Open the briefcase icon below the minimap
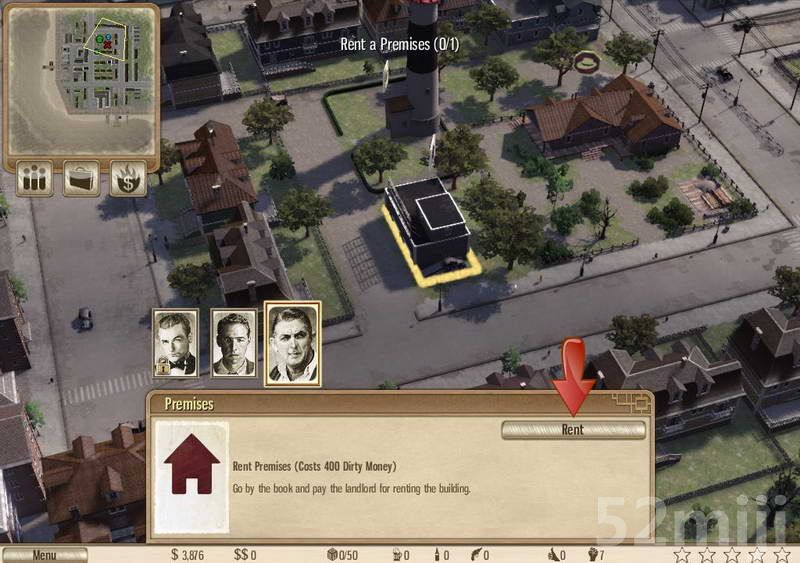The width and height of the screenshot is (800, 563). click(81, 179)
